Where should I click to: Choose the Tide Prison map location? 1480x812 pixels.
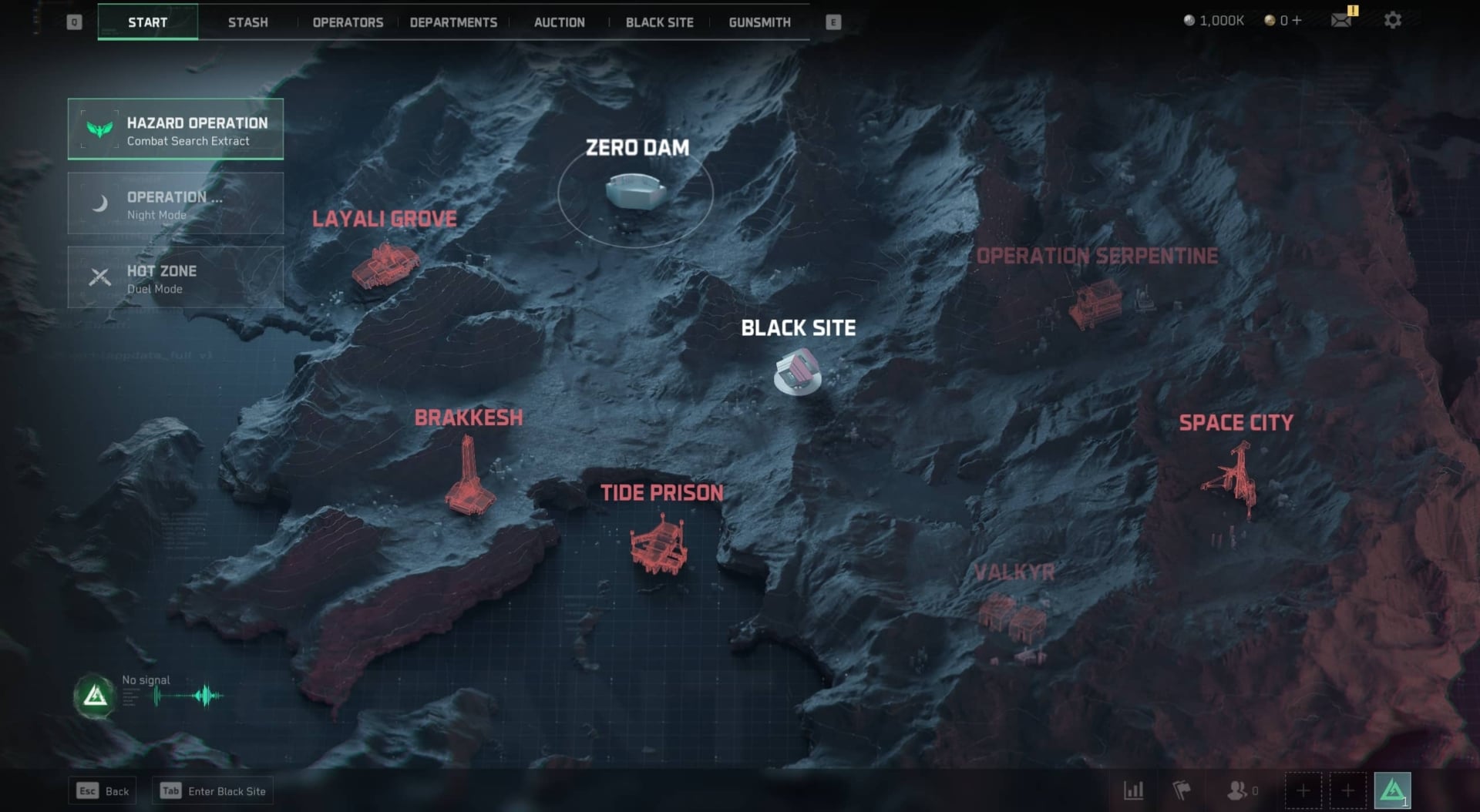pyautogui.click(x=659, y=543)
